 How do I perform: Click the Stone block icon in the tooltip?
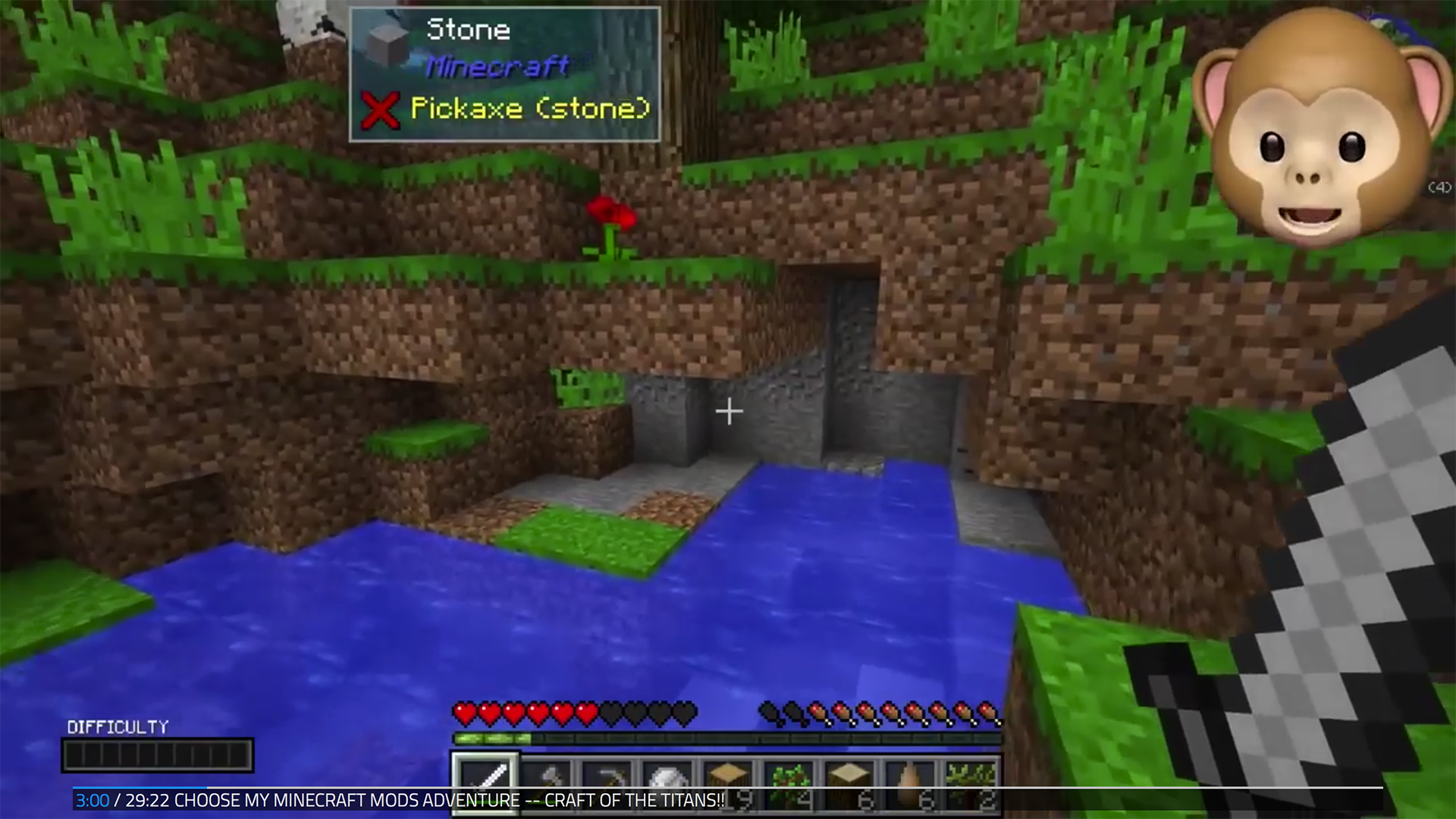click(x=387, y=42)
